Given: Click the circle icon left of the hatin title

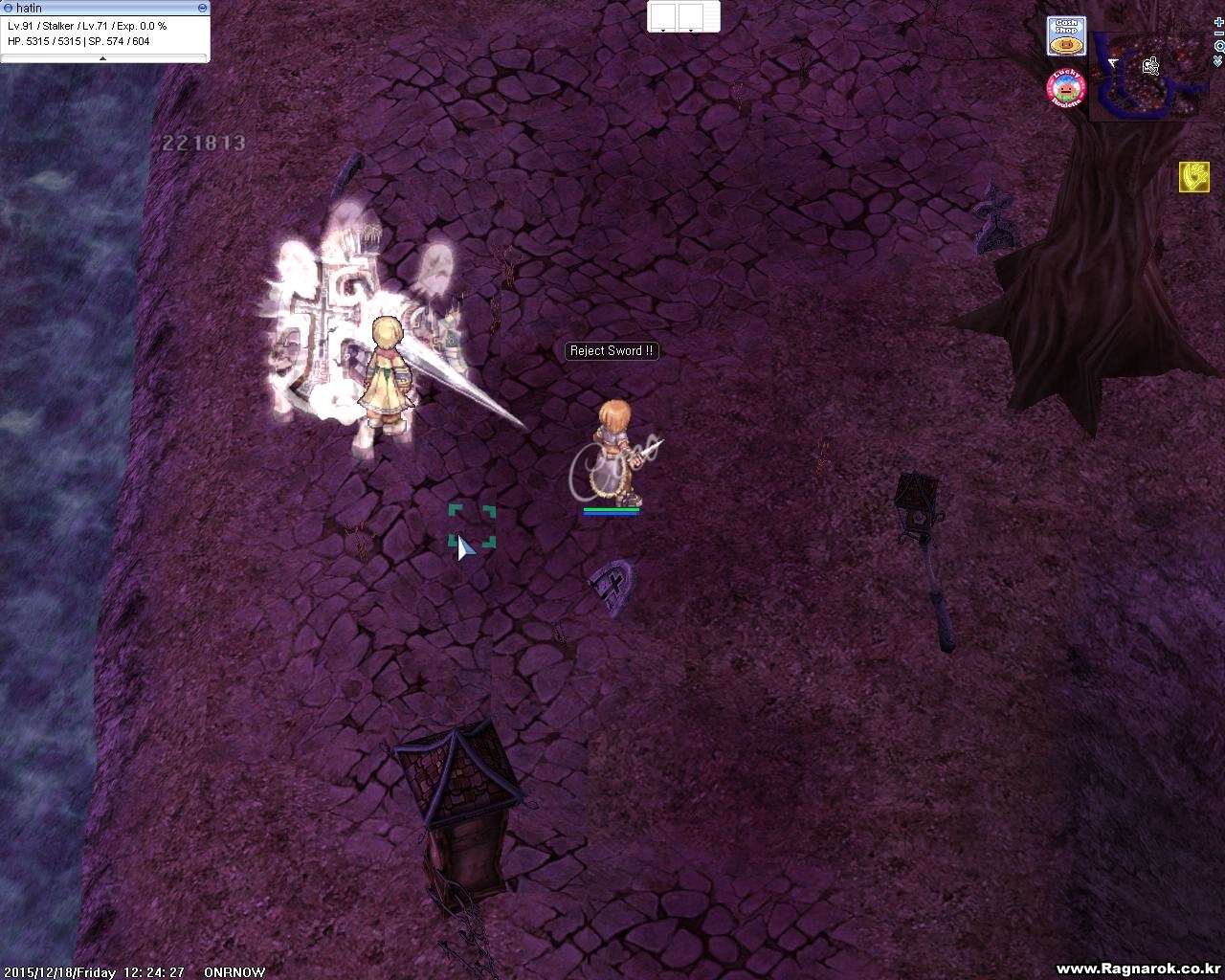Looking at the screenshot, I should (11, 8).
